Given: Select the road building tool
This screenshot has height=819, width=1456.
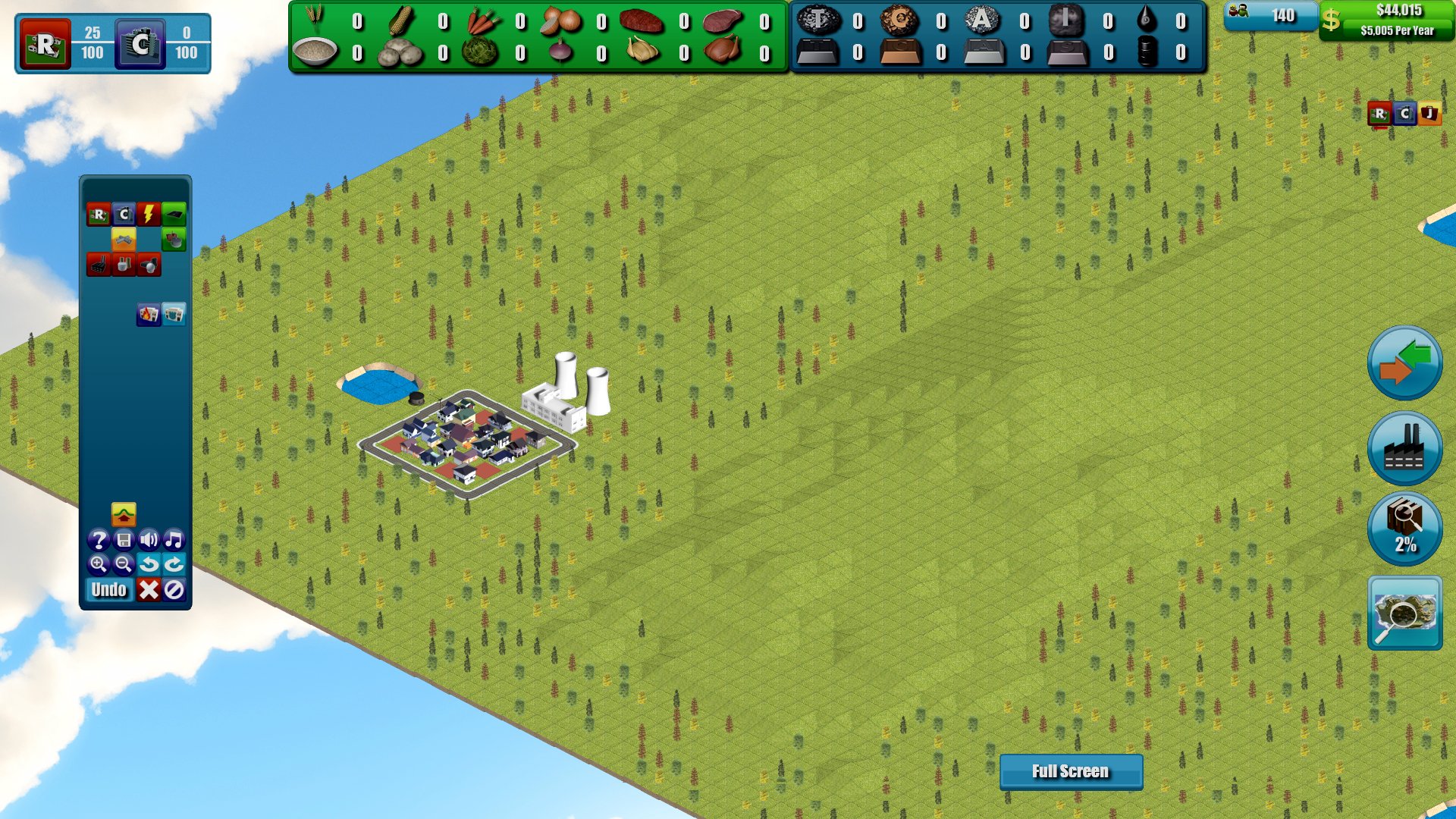Looking at the screenshot, I should click(x=174, y=215).
